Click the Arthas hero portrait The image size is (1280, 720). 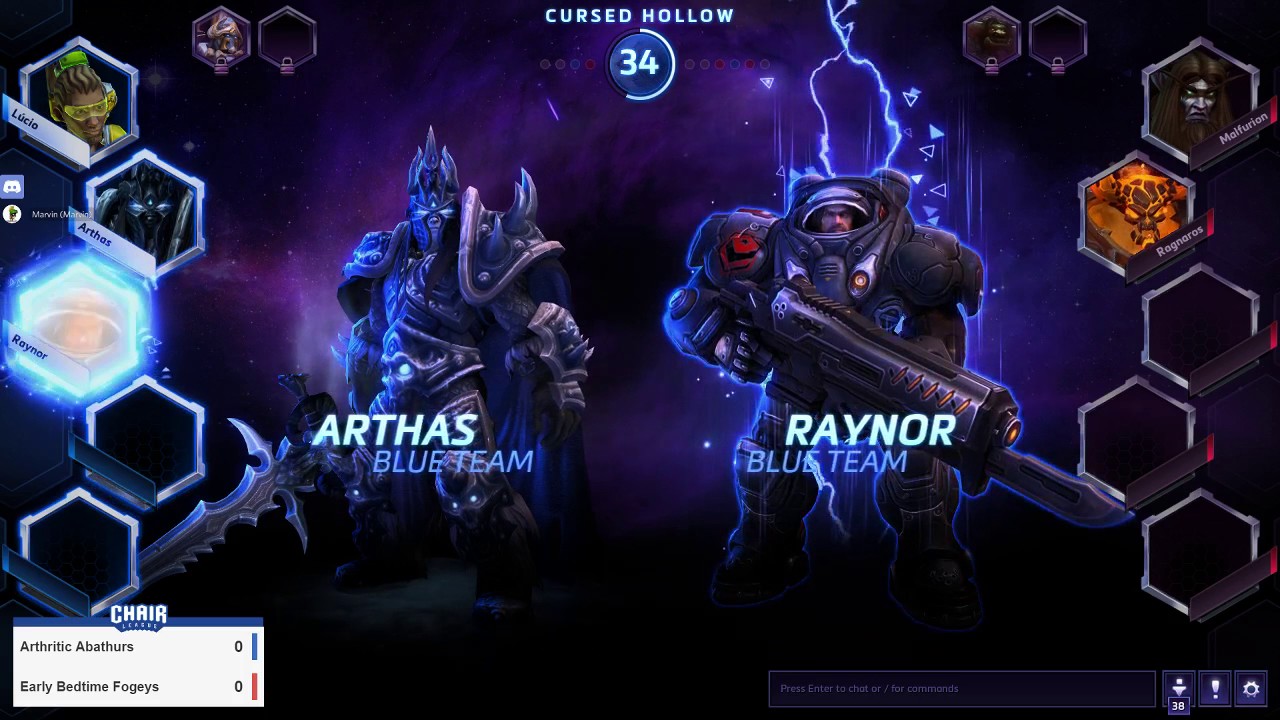146,212
